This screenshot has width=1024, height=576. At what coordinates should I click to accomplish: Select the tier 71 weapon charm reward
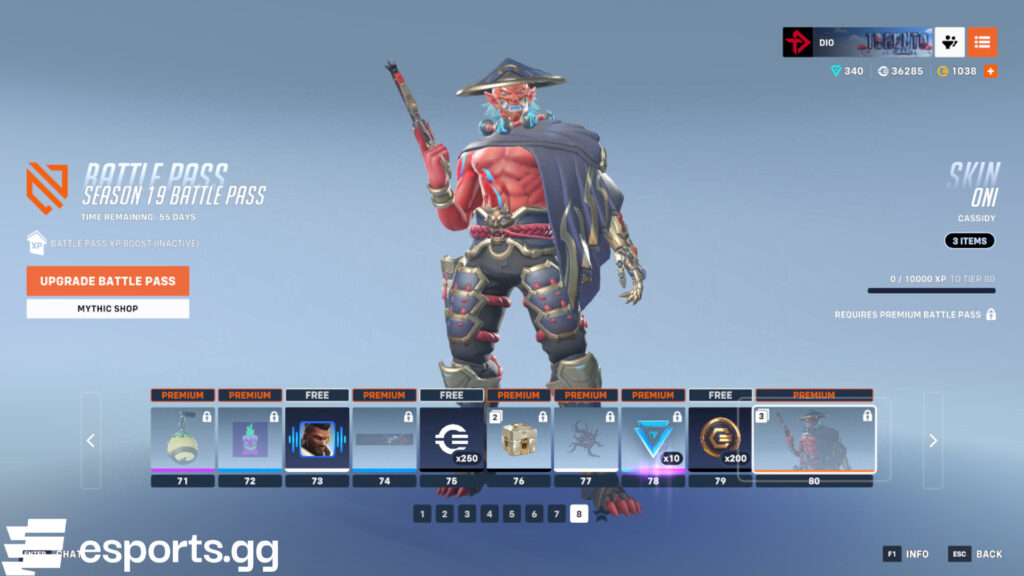[182, 438]
